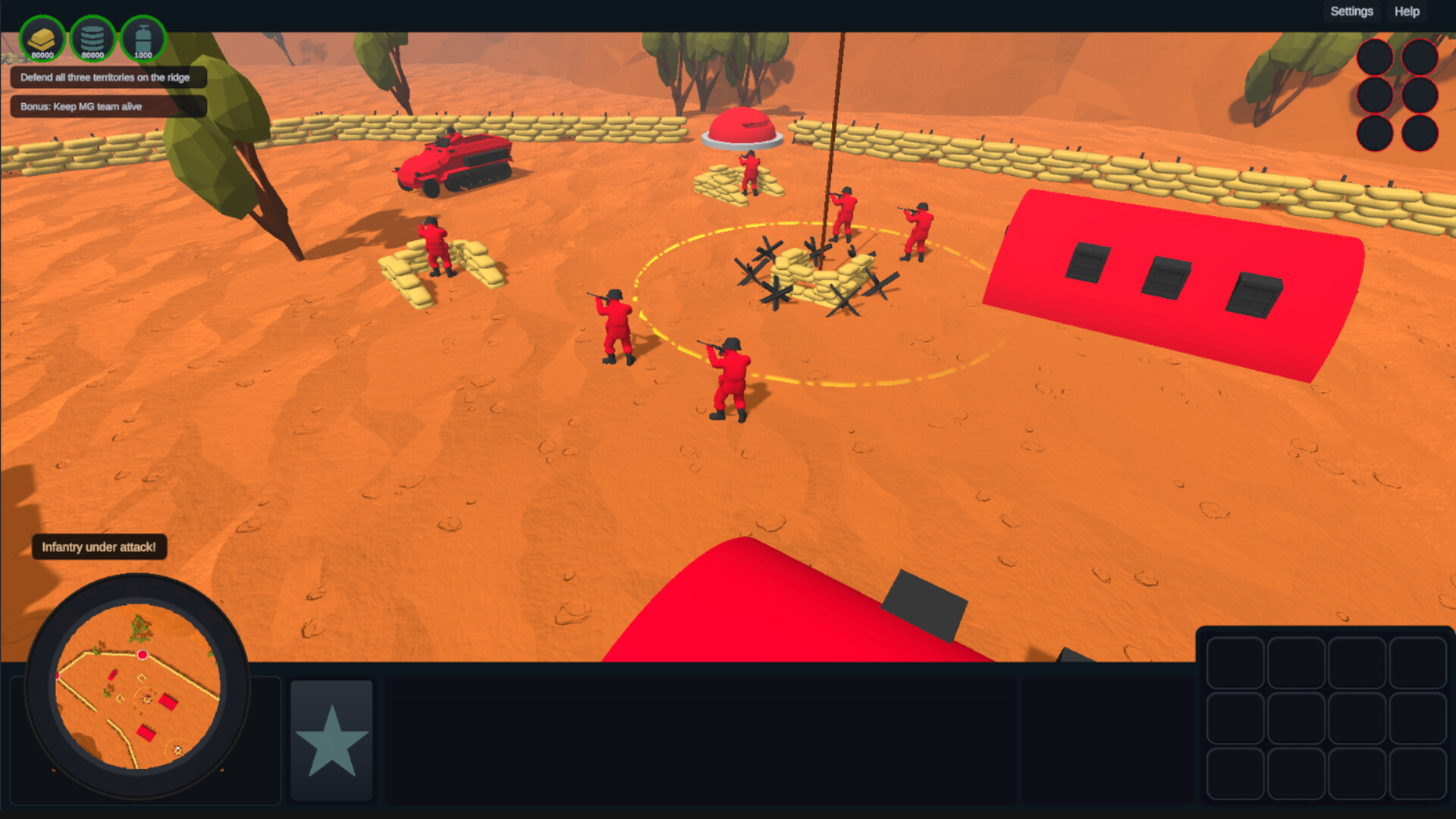Select the "Defend all three territories" objective
The width and height of the screenshot is (1456, 819).
tap(106, 77)
